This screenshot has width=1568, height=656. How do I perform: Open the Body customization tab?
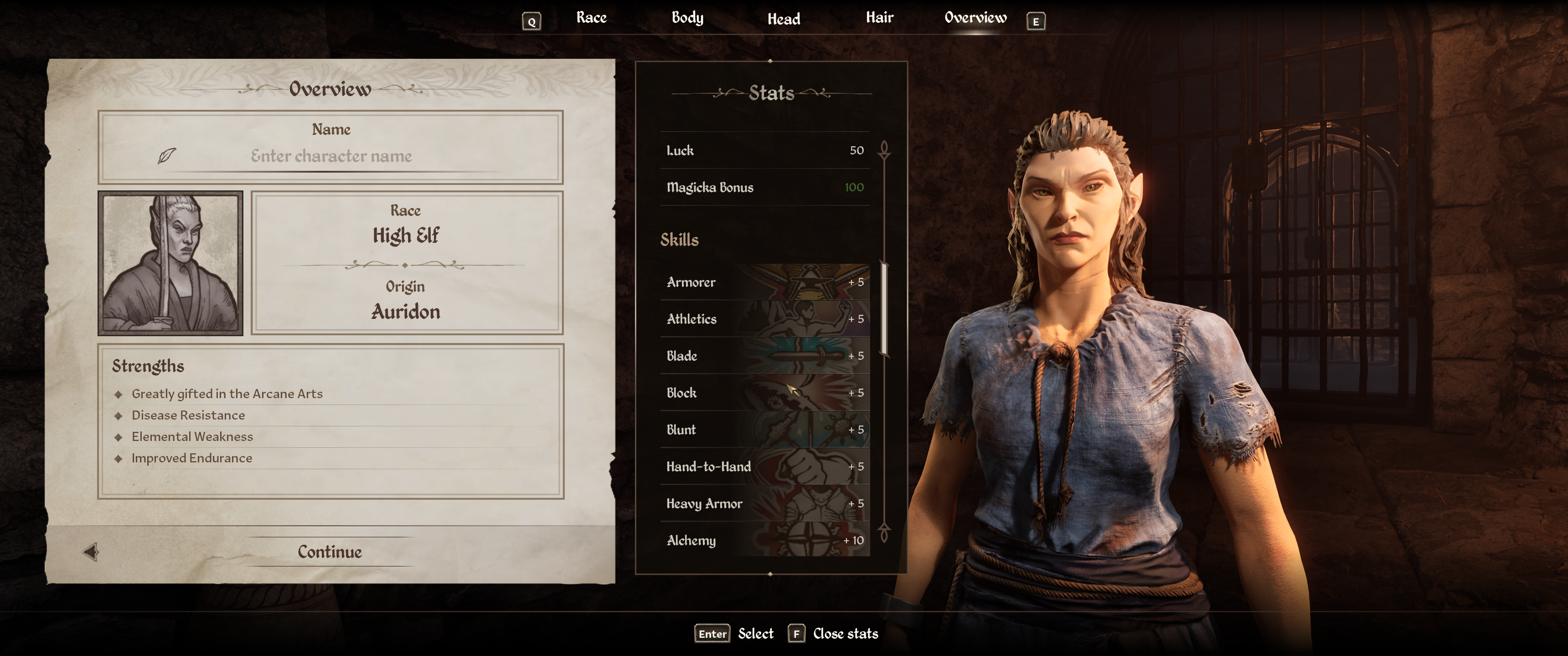[x=687, y=18]
